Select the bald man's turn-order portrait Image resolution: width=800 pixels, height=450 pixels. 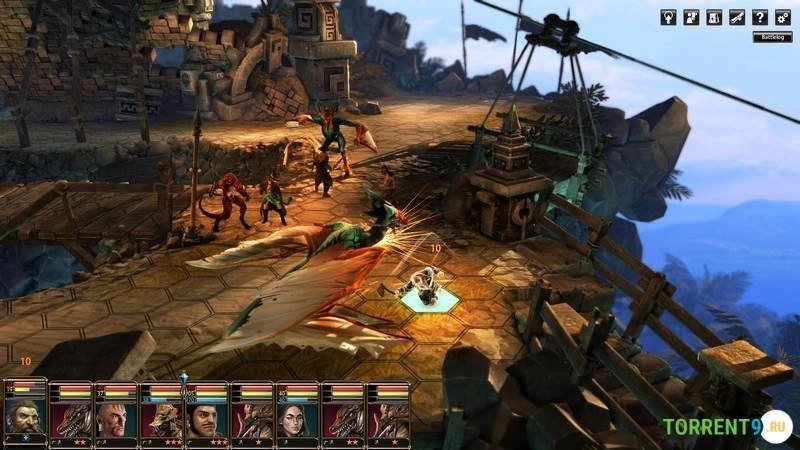coord(116,420)
